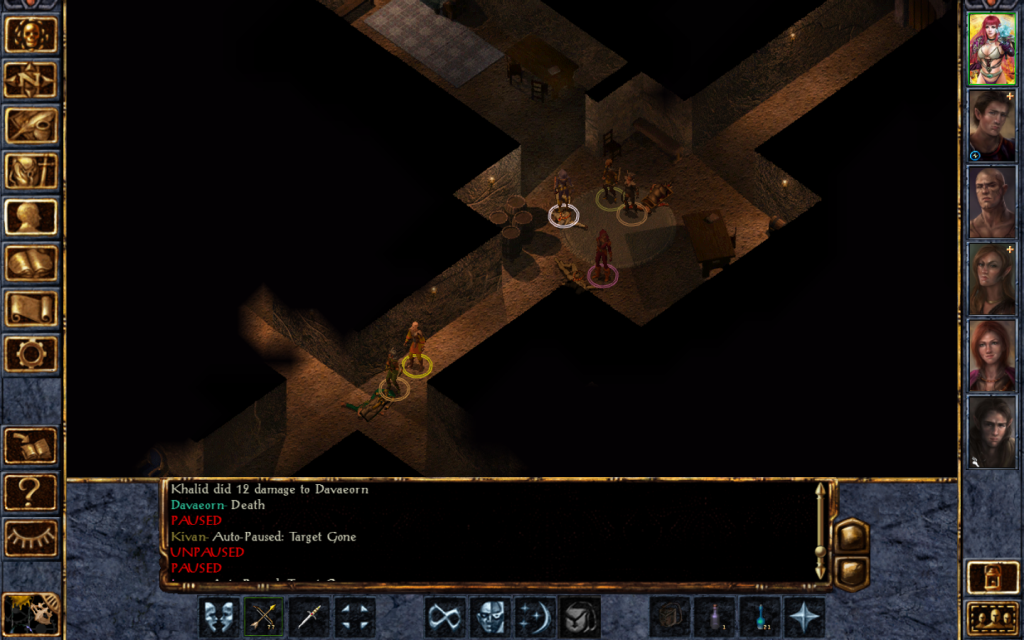Equip the dagger weapon slot

[309, 617]
